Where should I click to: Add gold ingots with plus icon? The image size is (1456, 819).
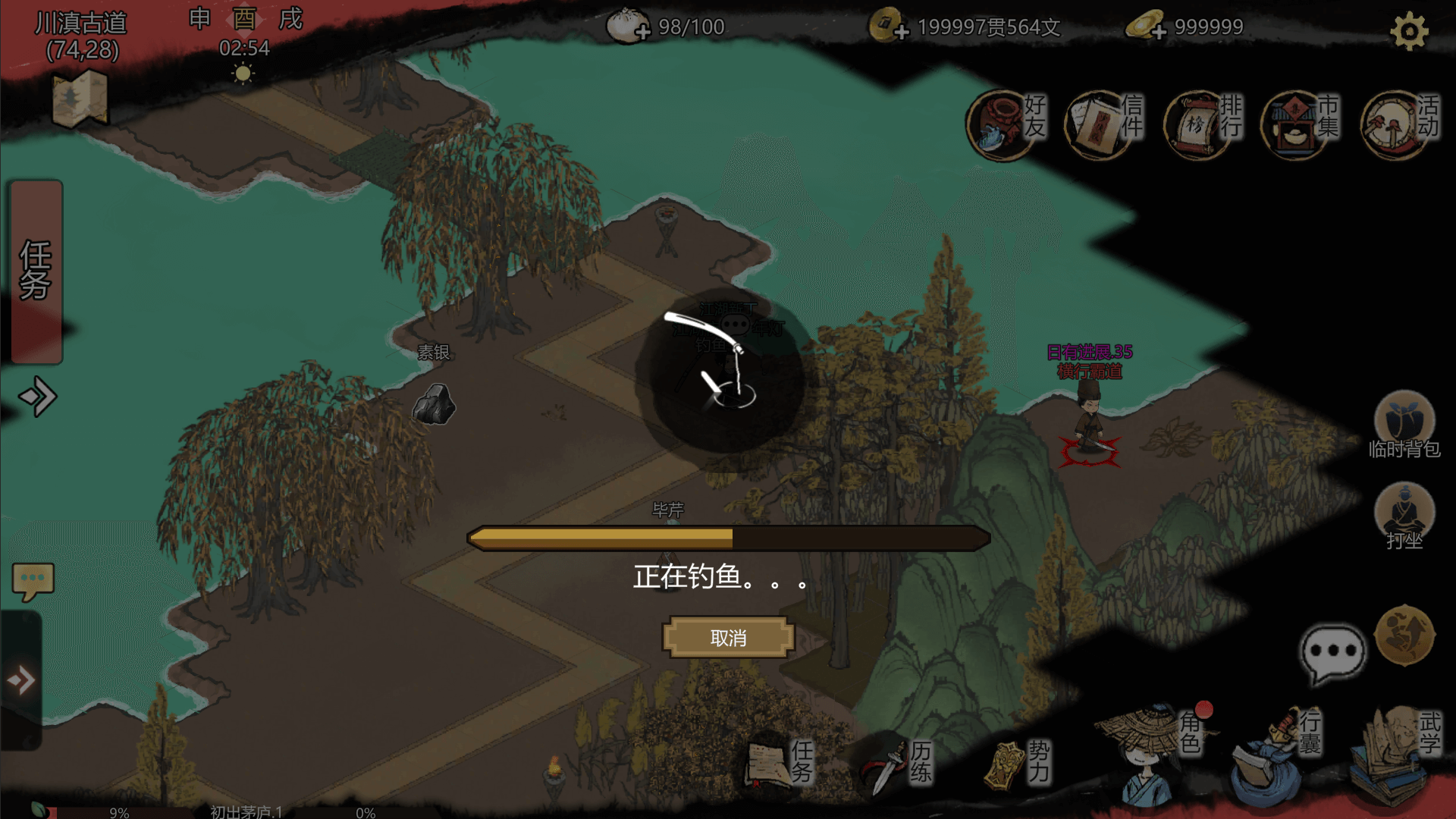tap(1158, 32)
